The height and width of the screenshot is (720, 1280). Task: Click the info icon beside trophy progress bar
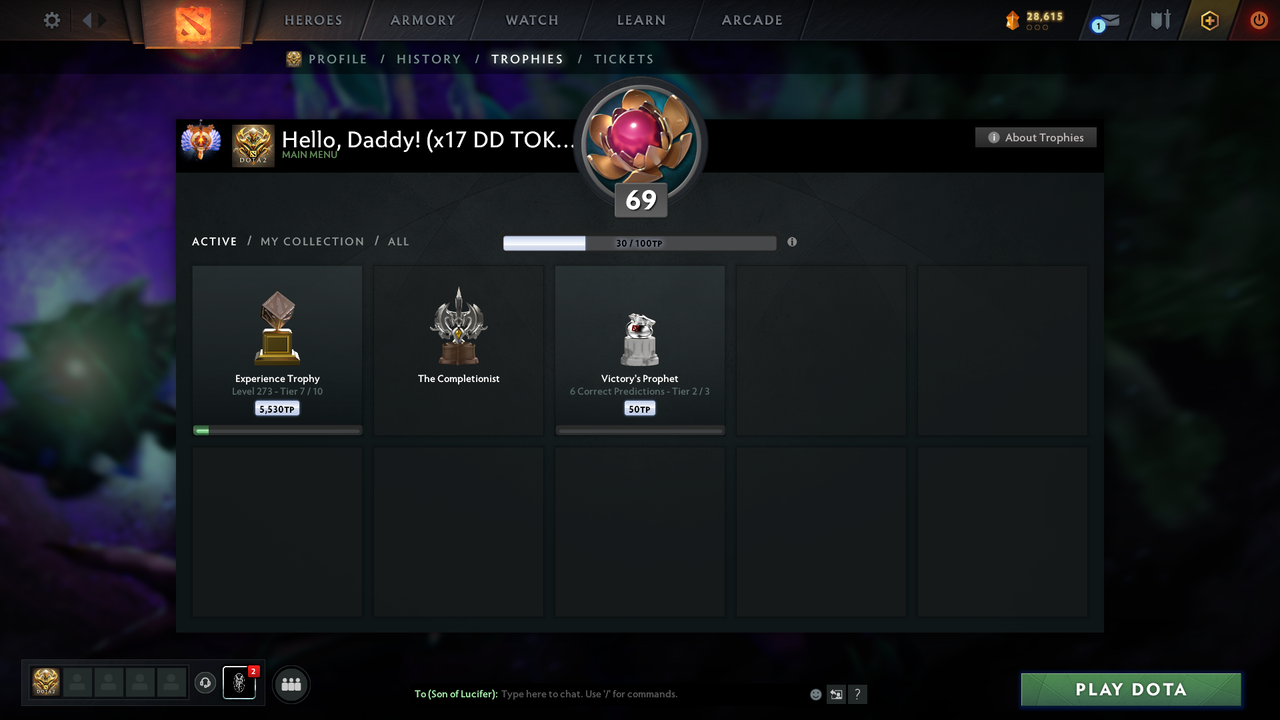pyautogui.click(x=792, y=242)
